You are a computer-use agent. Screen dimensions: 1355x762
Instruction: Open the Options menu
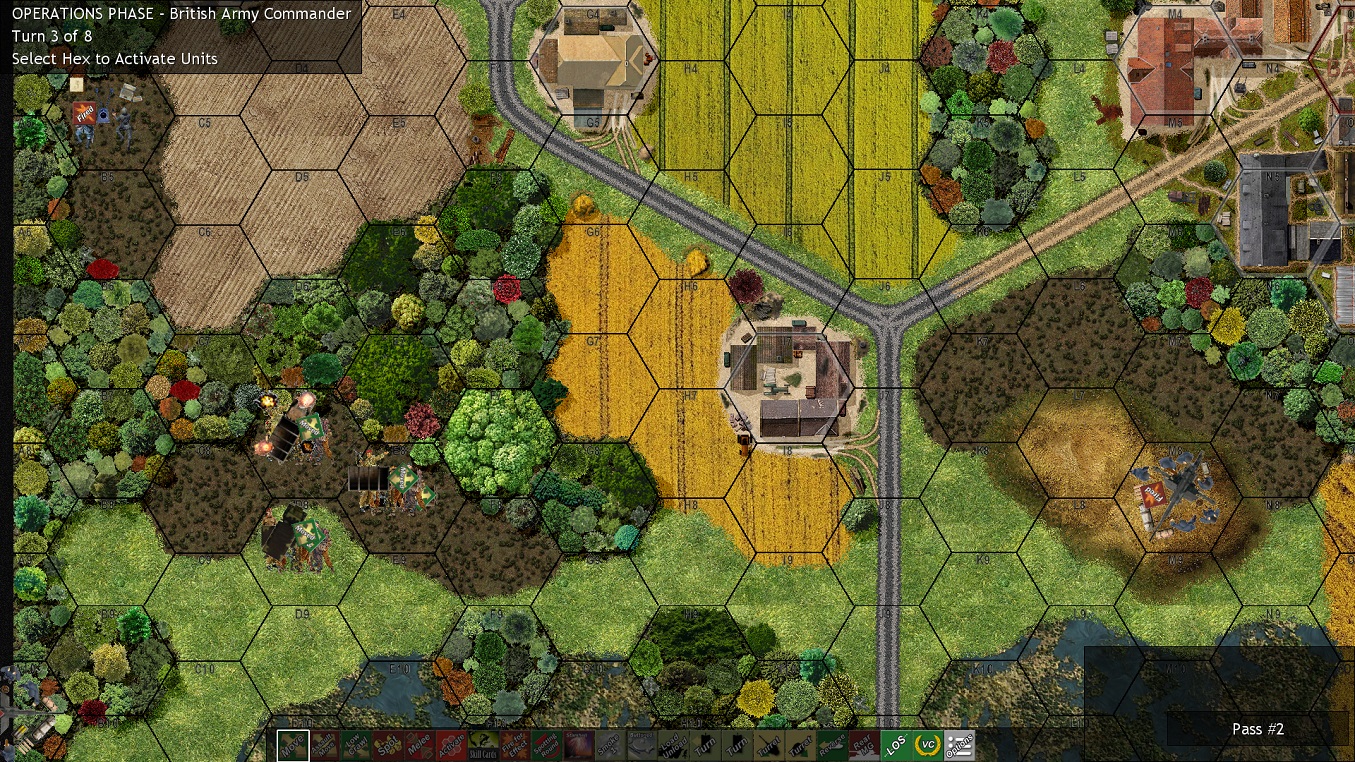959,746
